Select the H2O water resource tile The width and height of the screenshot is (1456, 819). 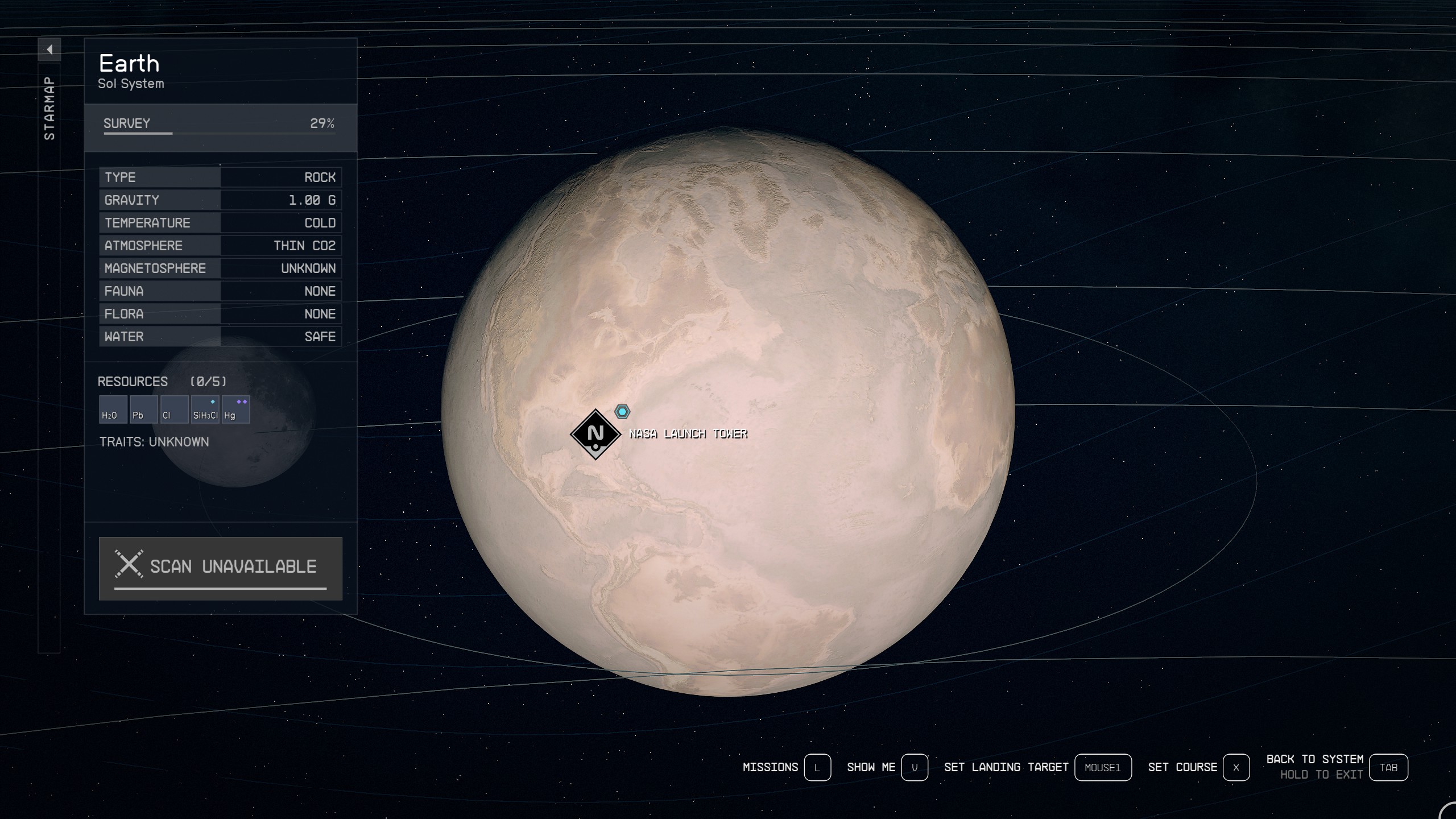click(113, 409)
